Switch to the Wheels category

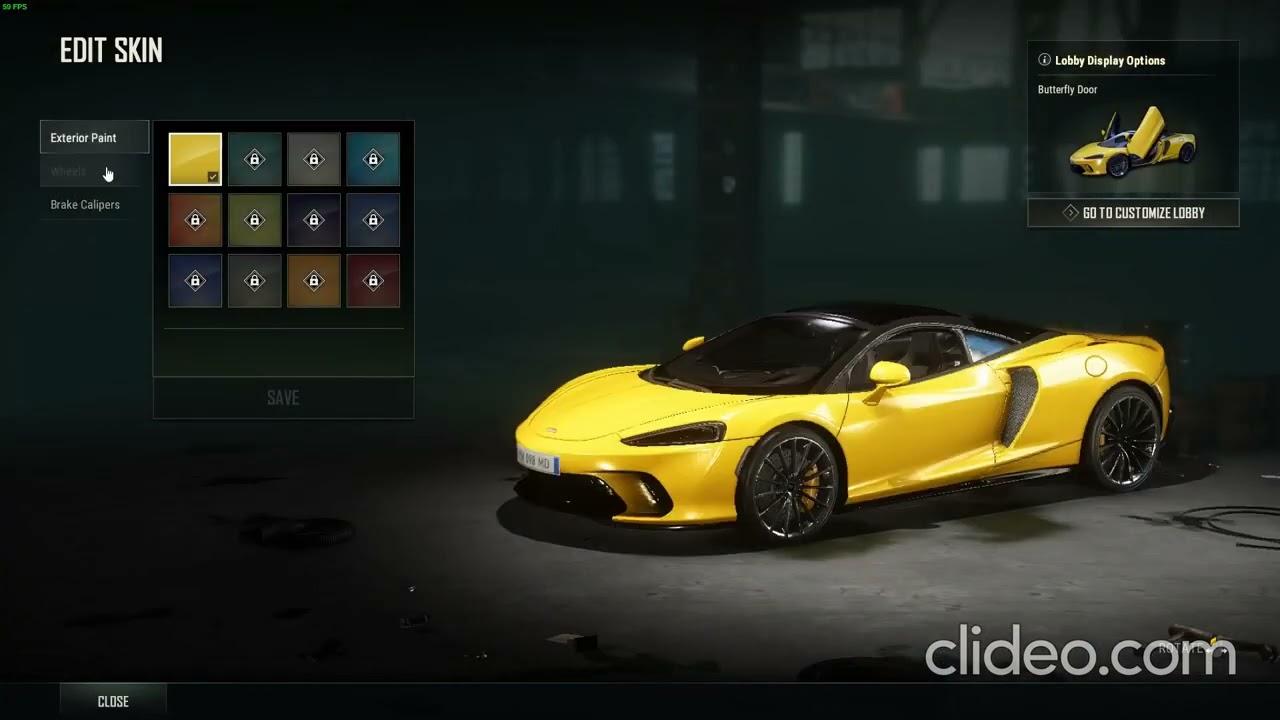(x=69, y=172)
